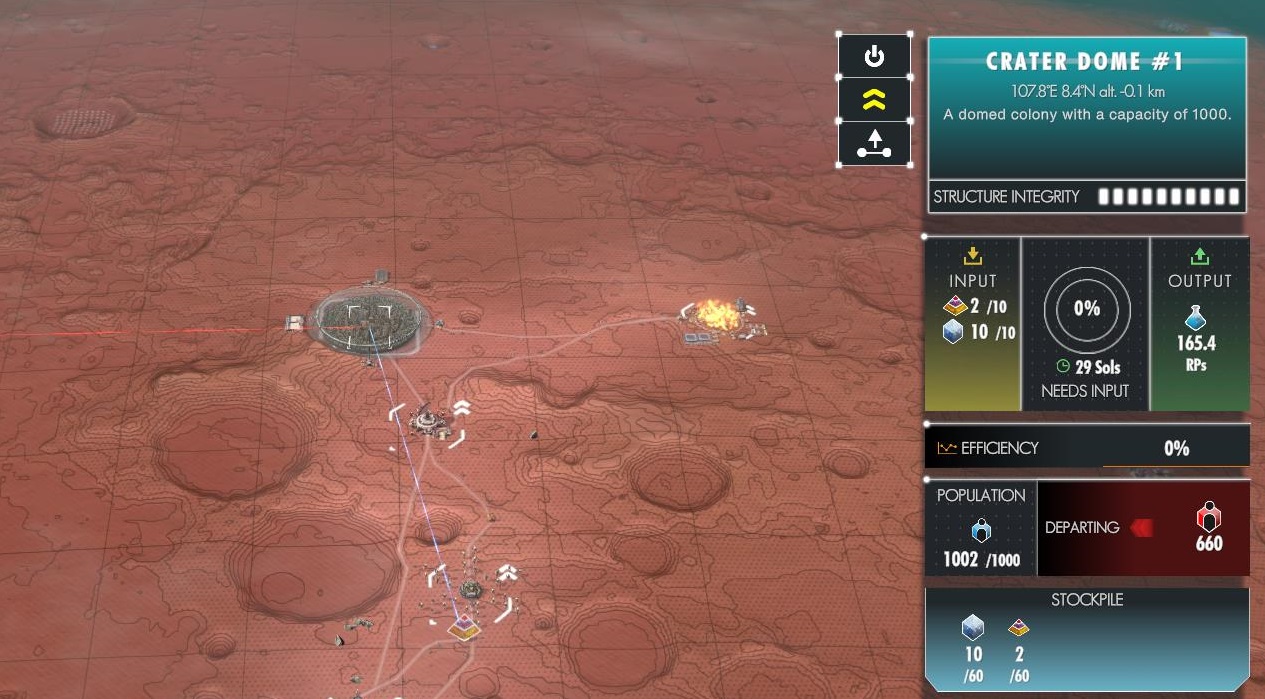Screen dimensions: 1265x699
Task: Open the route arrow button
Action: 874,144
